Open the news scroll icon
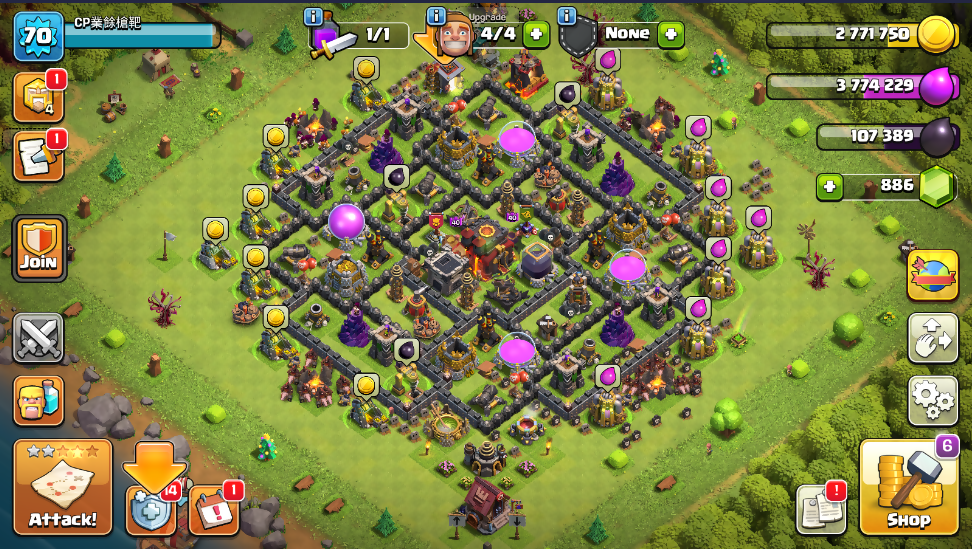The width and height of the screenshot is (972, 549). point(36,156)
